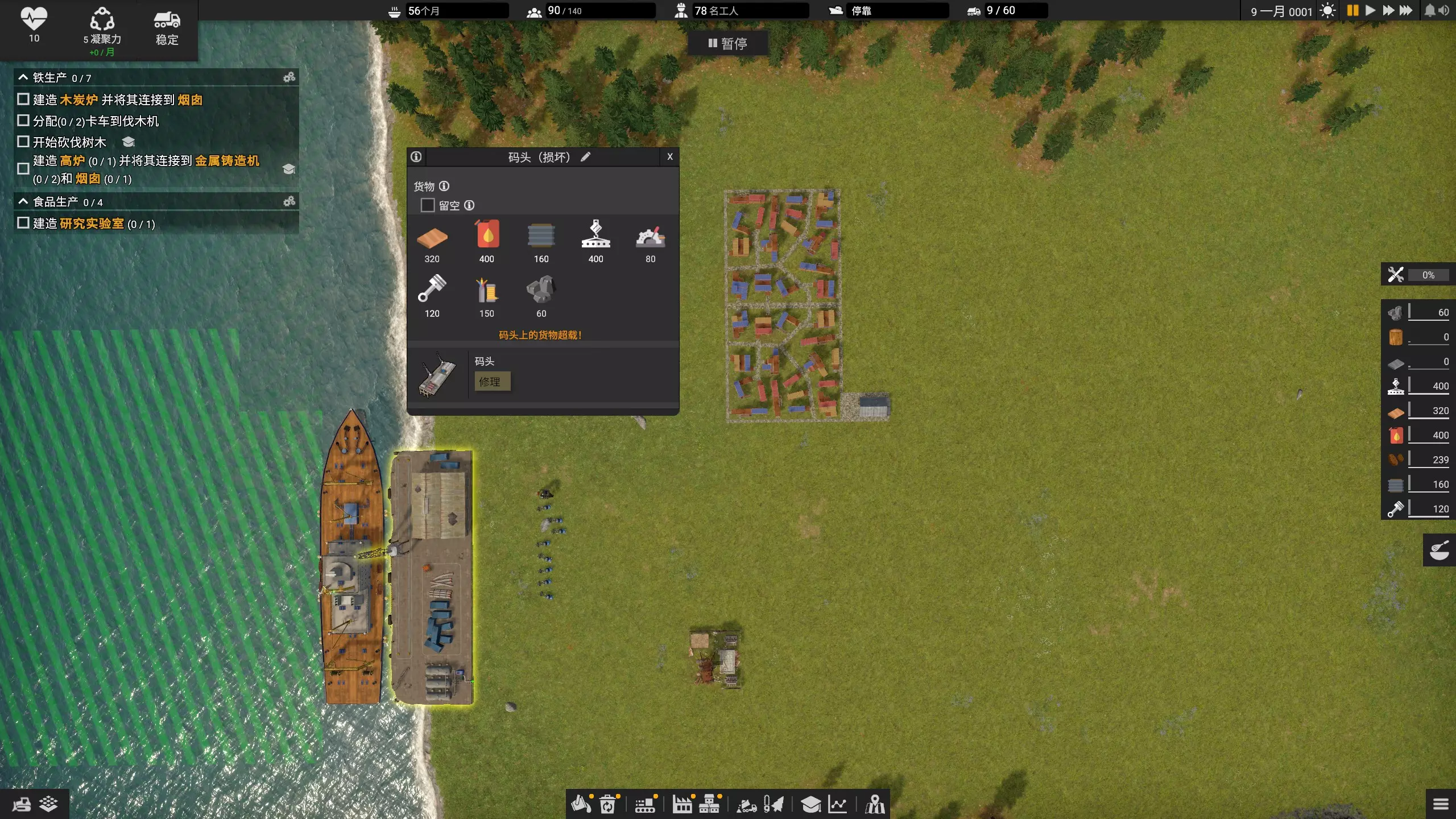Set game speed to triple fast-forward

[x=1406, y=10]
